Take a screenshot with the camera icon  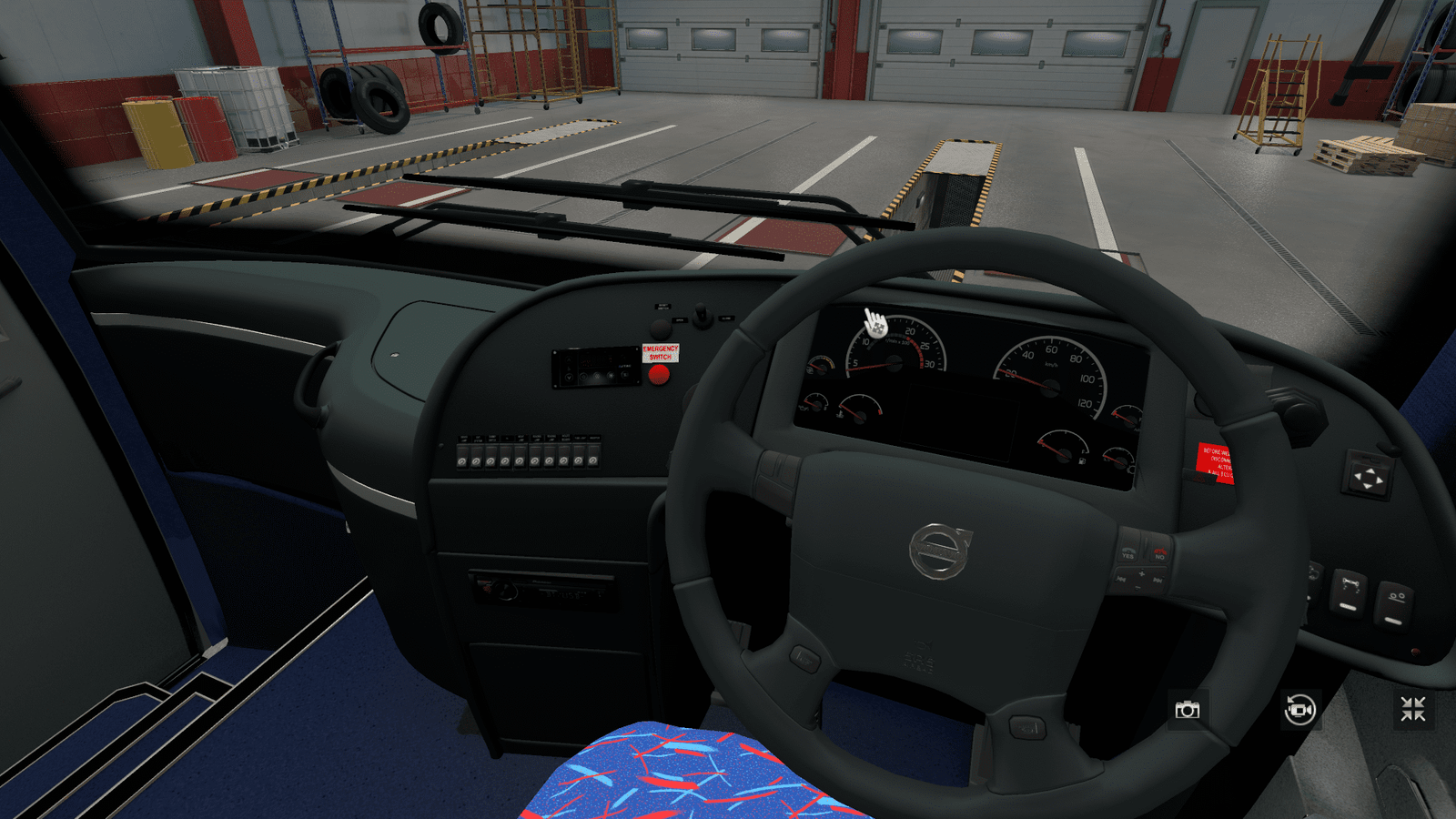(1187, 710)
